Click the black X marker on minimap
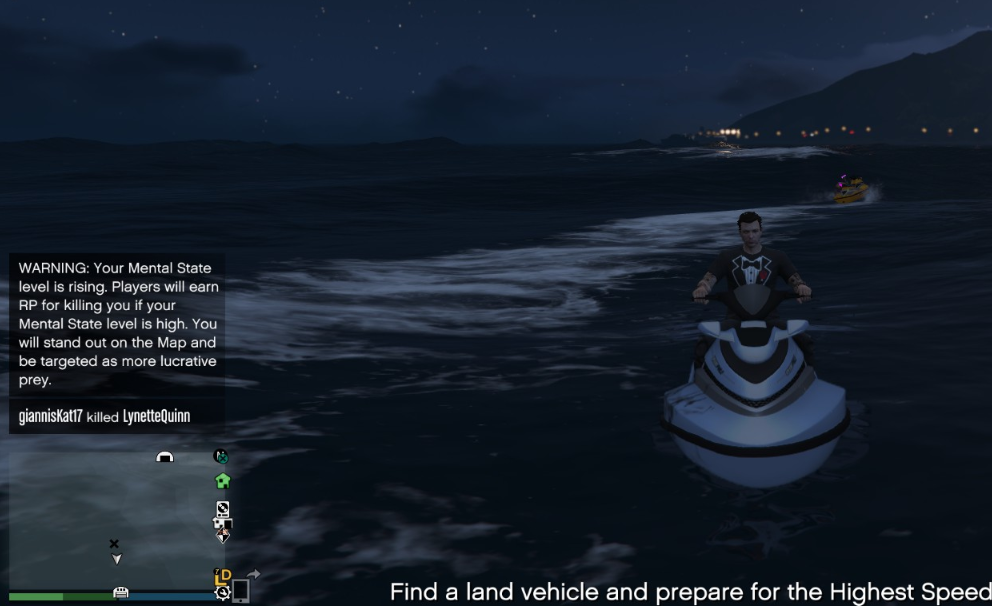Image resolution: width=992 pixels, height=606 pixels. 114,544
